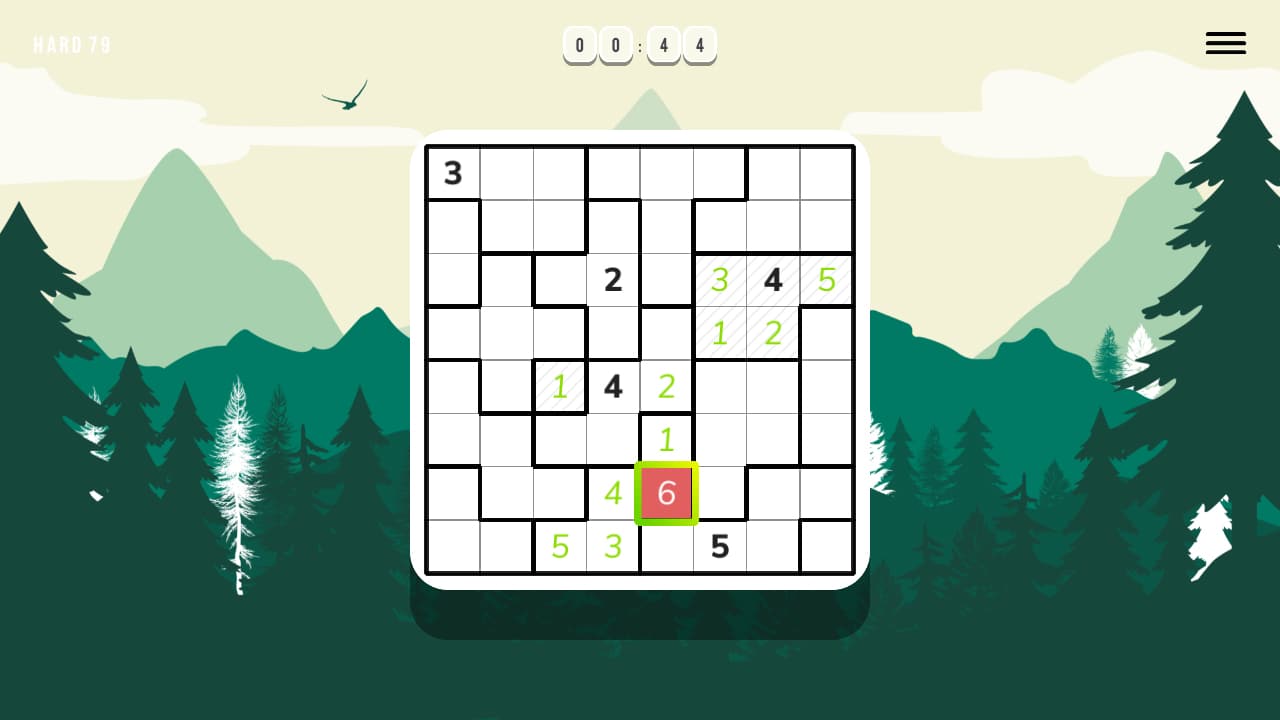Image resolution: width=1280 pixels, height=720 pixels.
Task: Open the hamburger menu
Action: point(1225,43)
